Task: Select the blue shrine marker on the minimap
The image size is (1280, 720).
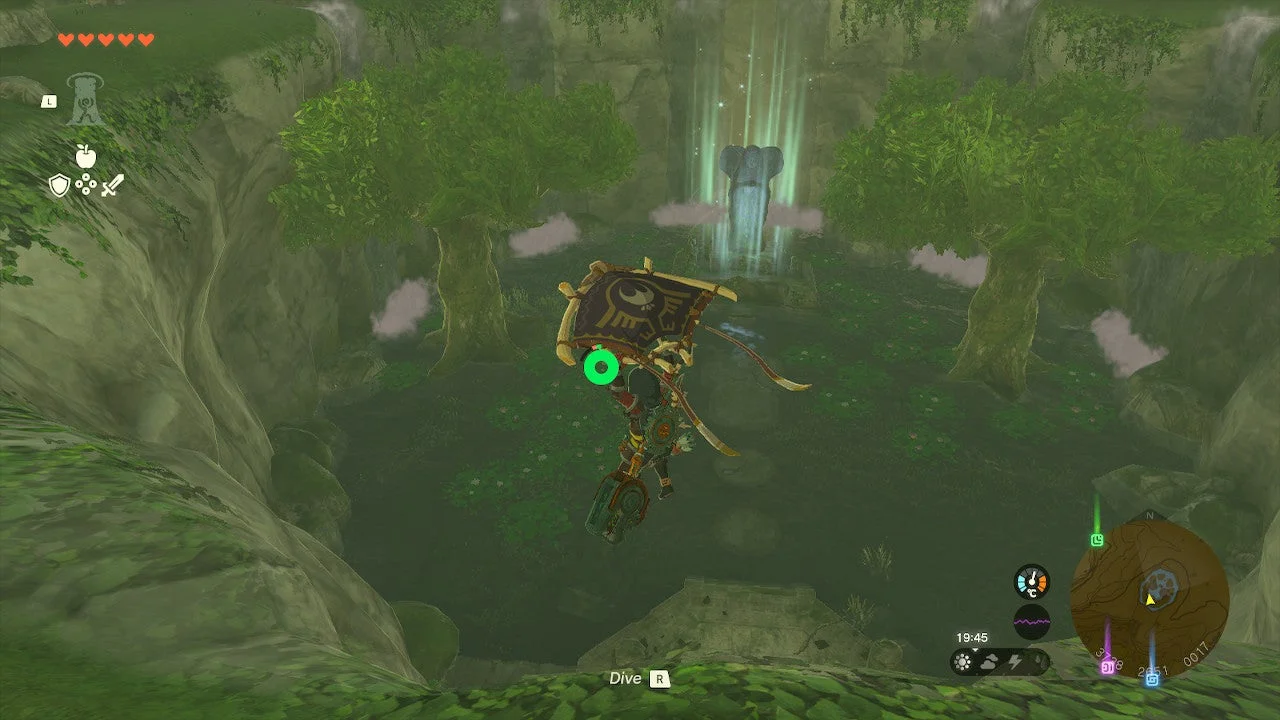Action: click(1152, 678)
